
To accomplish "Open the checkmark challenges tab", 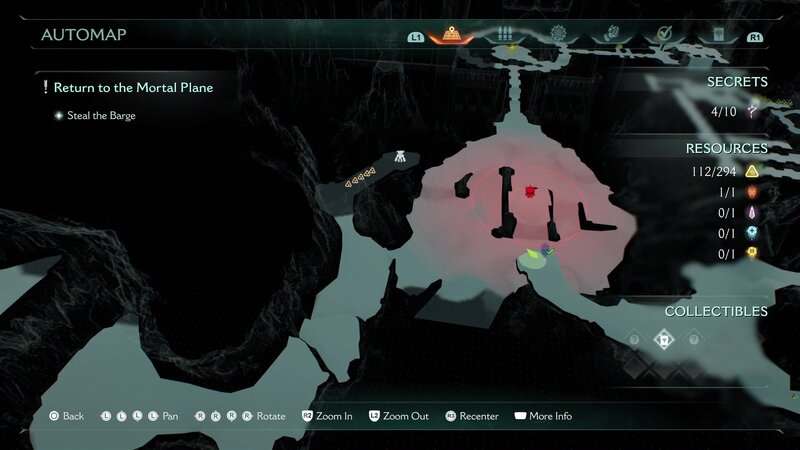I will [662, 34].
